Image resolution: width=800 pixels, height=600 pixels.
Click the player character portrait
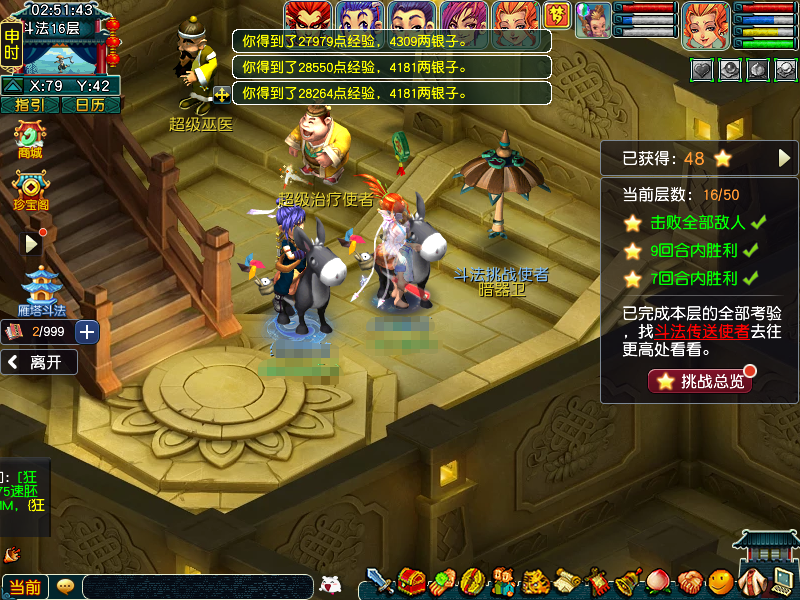pos(706,24)
